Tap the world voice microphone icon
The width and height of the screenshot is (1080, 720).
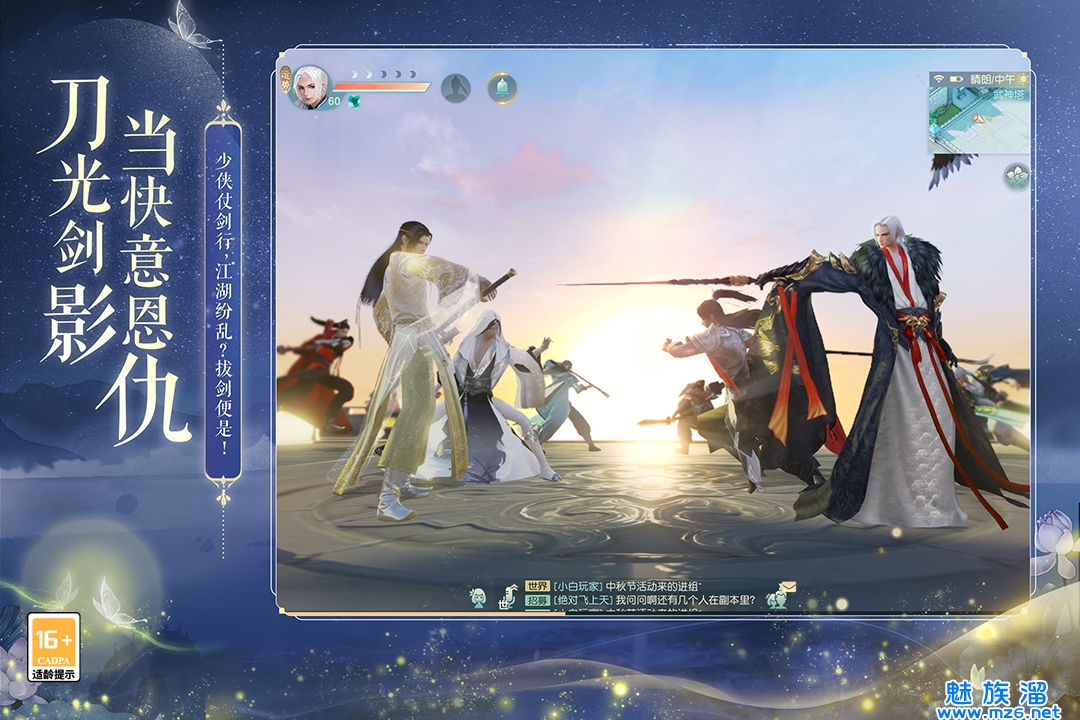(x=508, y=596)
